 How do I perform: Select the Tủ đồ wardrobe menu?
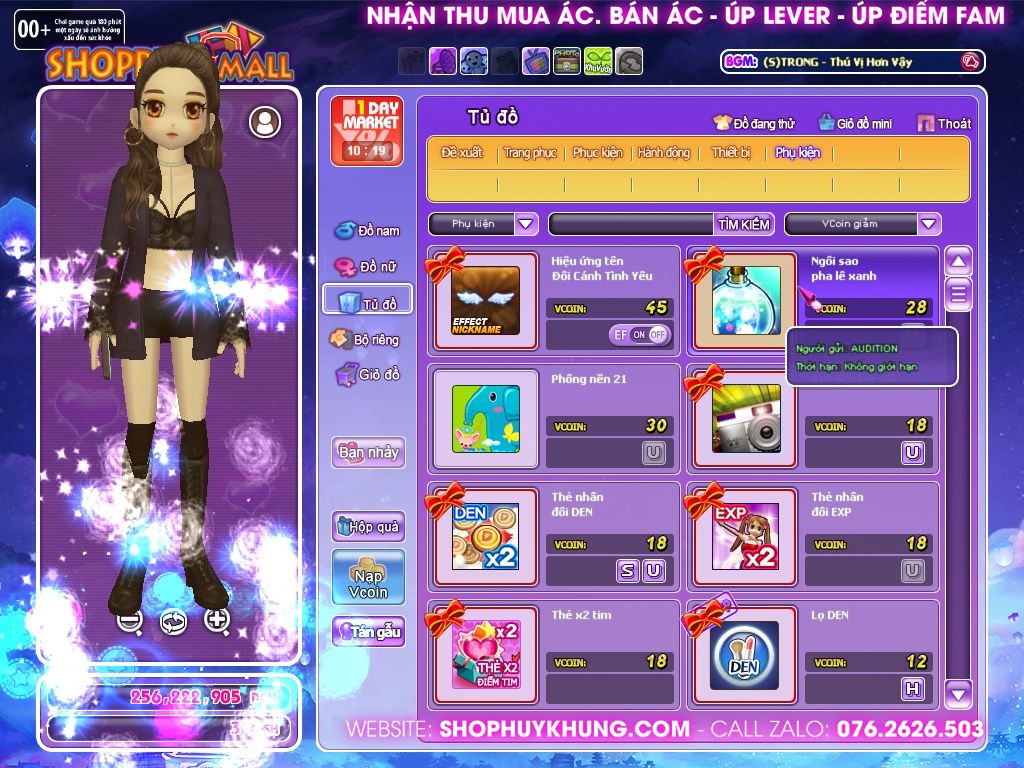[x=368, y=302]
